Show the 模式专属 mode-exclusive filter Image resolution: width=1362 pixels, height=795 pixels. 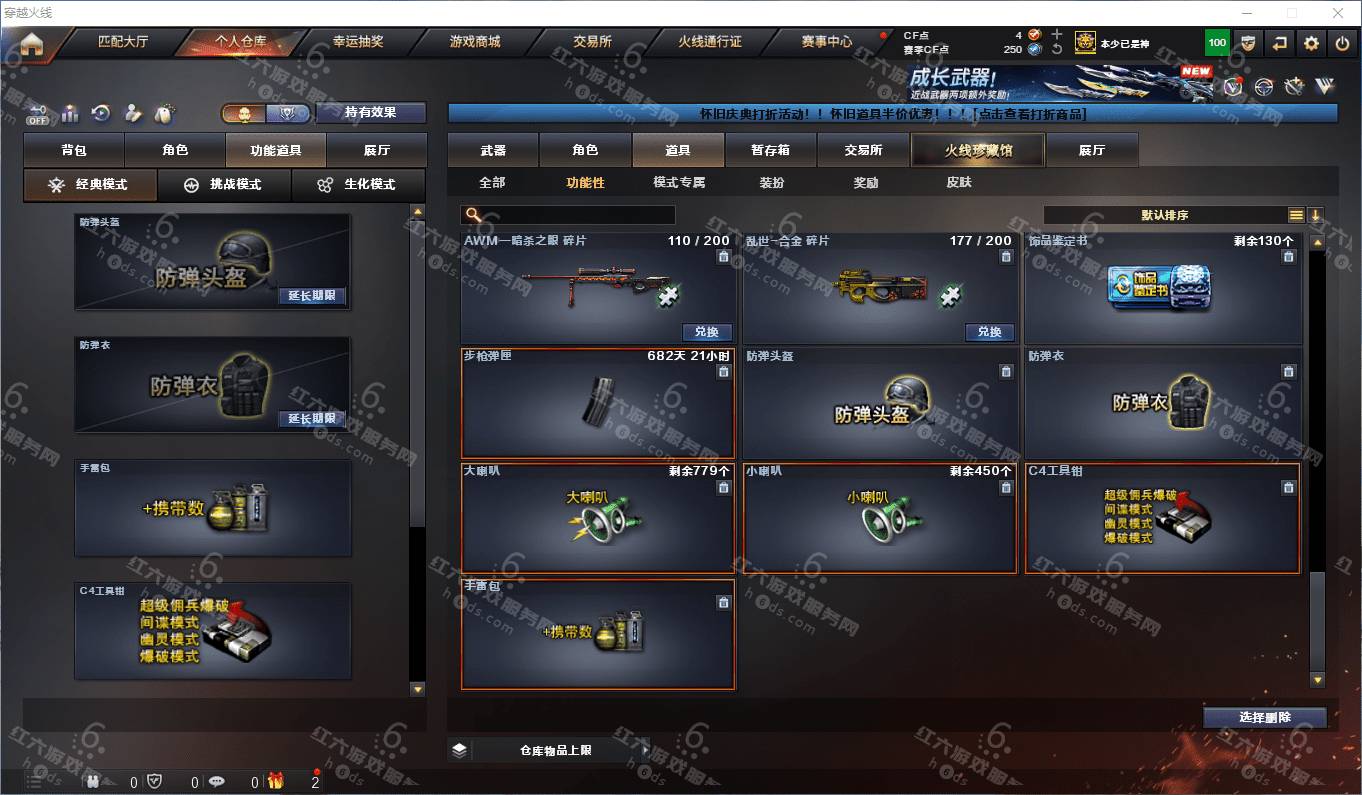679,183
